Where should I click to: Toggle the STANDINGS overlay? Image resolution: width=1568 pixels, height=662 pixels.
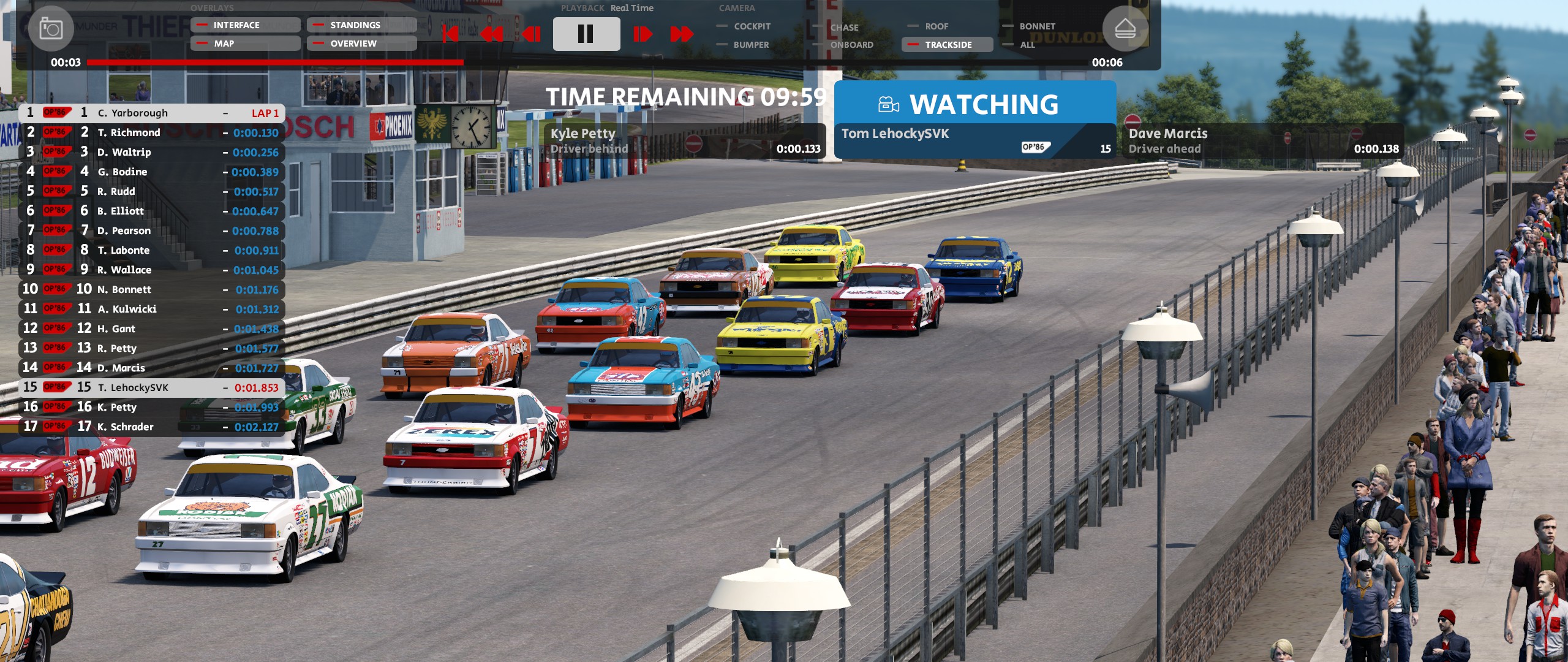click(361, 25)
